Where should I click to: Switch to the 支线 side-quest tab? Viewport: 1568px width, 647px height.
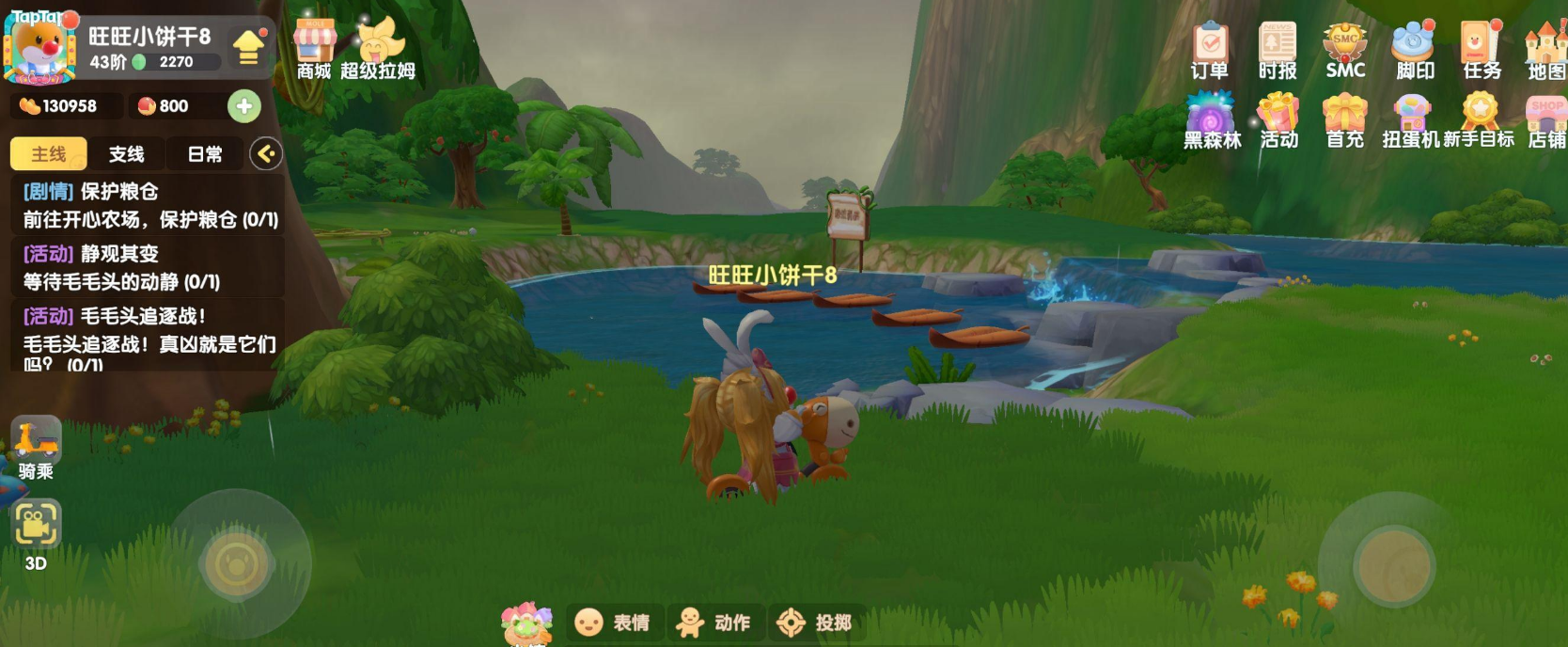pos(126,154)
